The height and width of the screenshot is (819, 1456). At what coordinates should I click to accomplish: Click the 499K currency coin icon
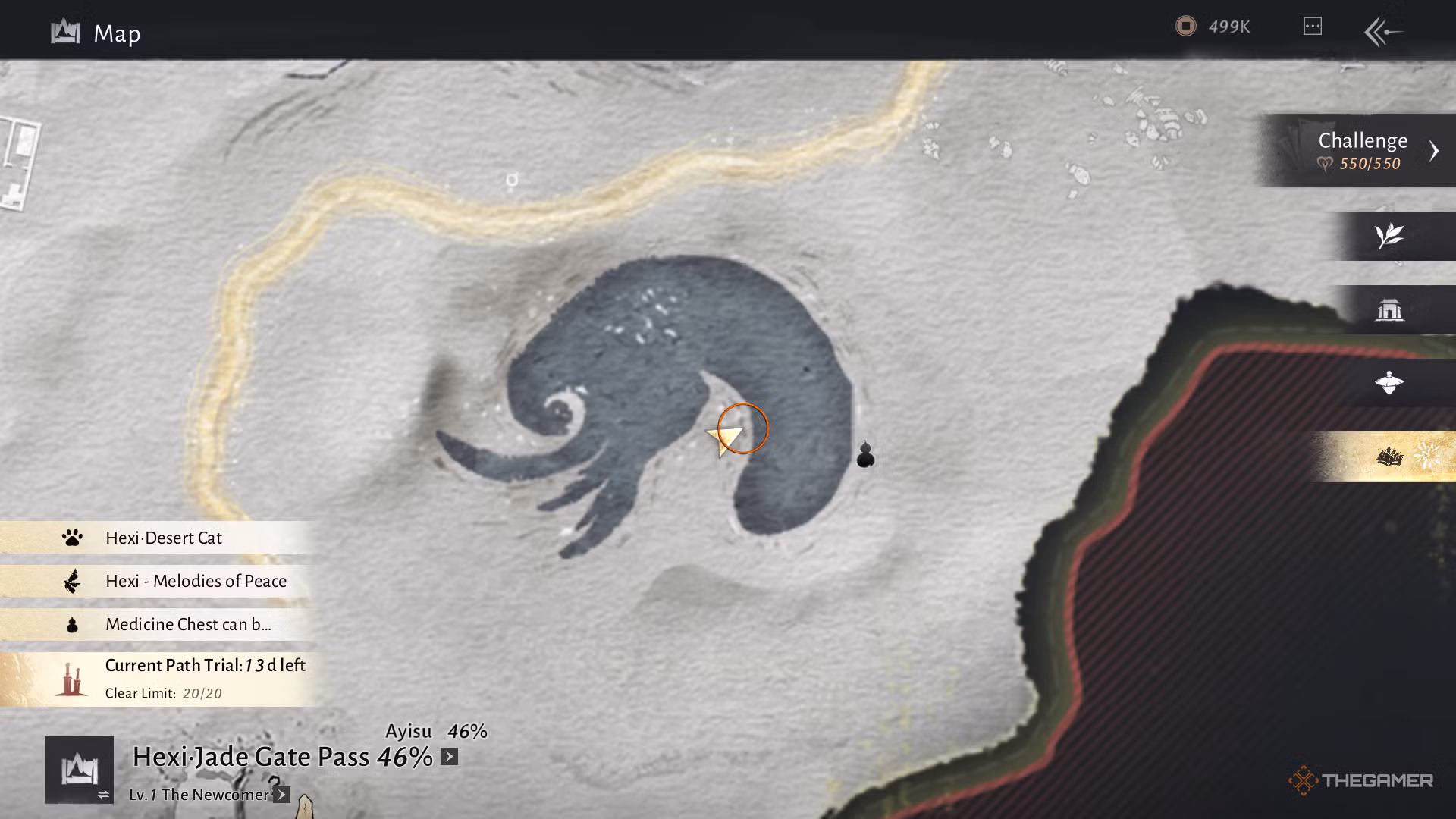(x=1188, y=26)
